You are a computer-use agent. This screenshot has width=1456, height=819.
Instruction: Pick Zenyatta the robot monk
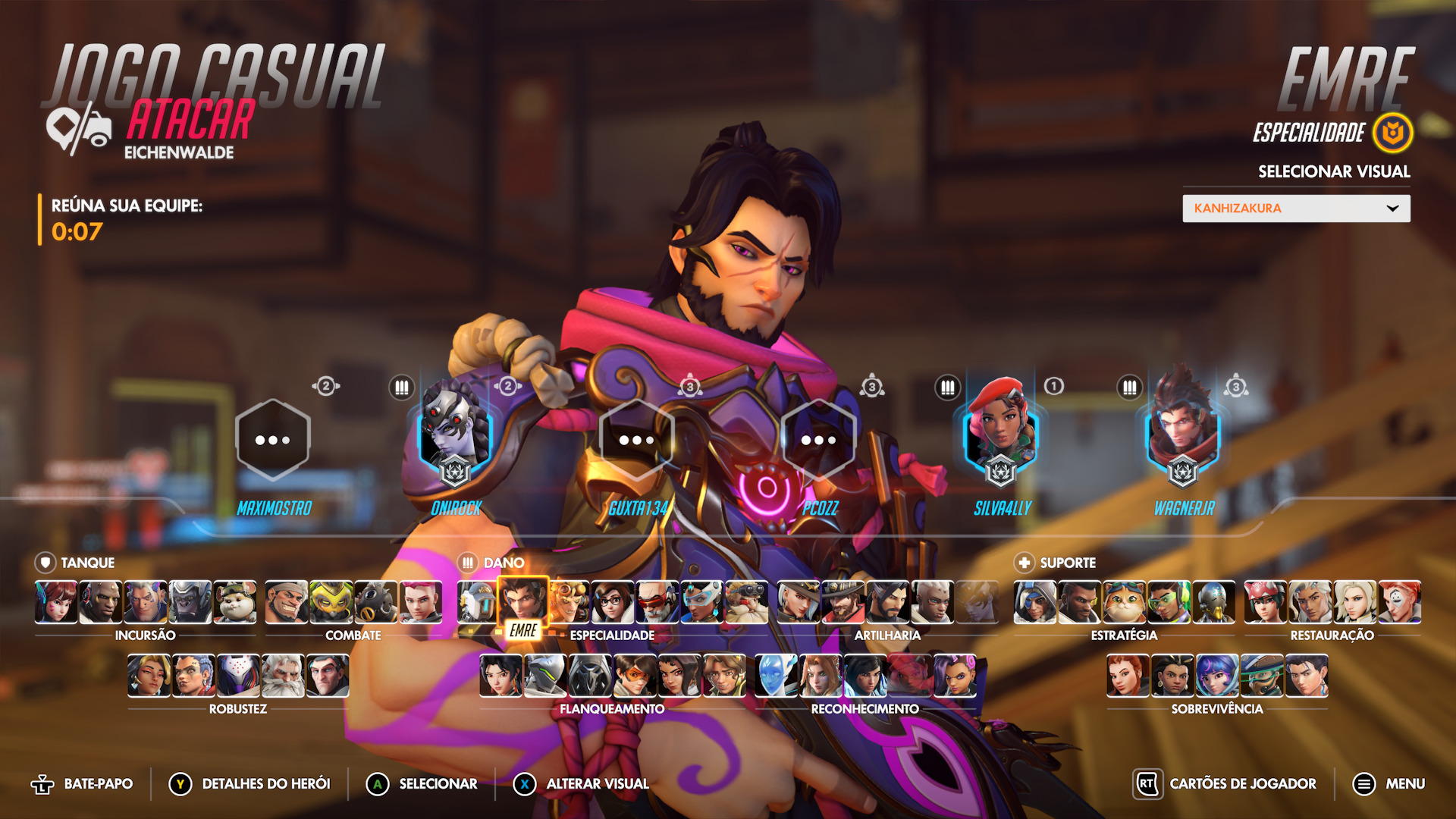(1213, 602)
